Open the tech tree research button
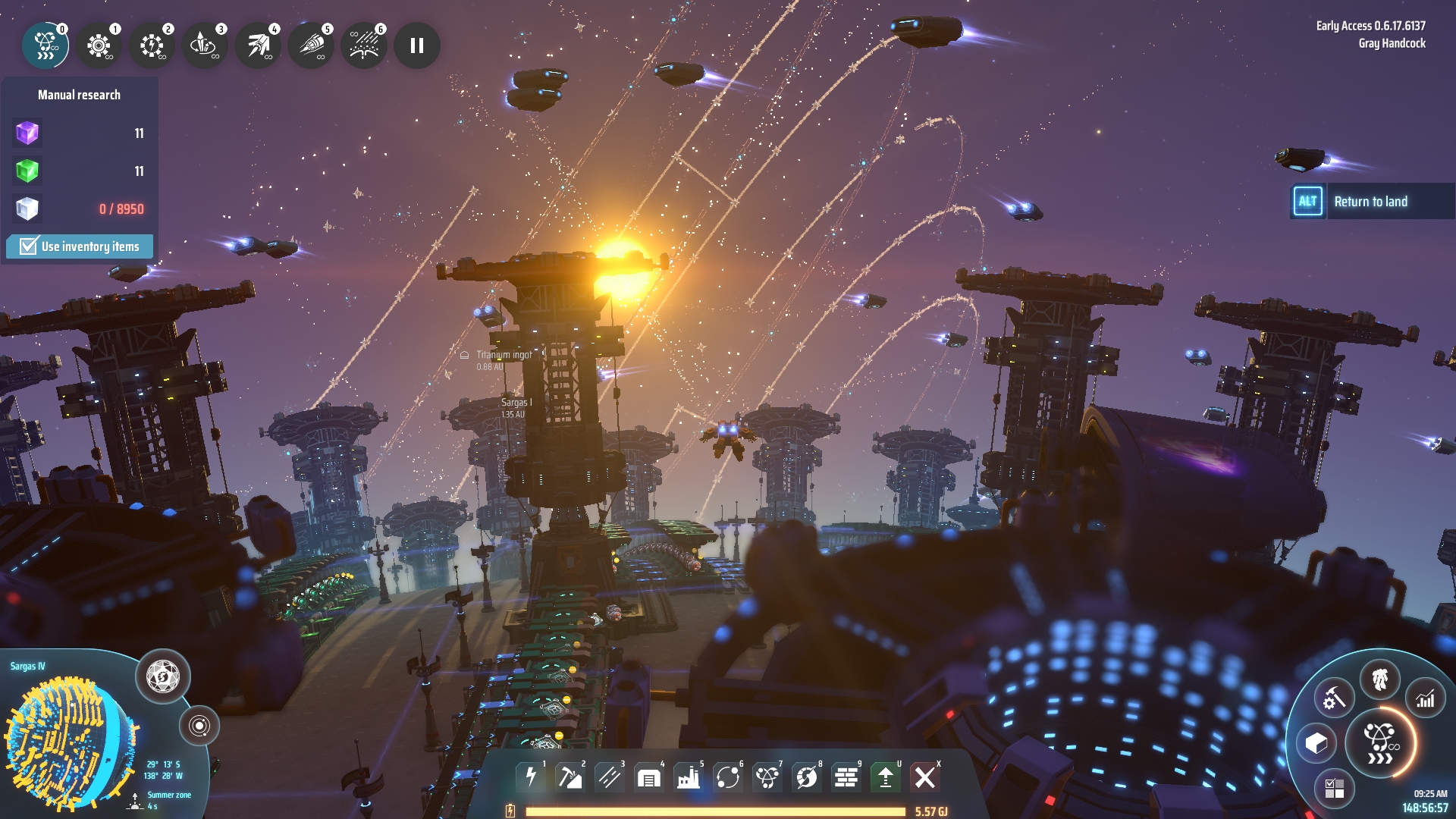The image size is (1456, 819). [x=1380, y=743]
